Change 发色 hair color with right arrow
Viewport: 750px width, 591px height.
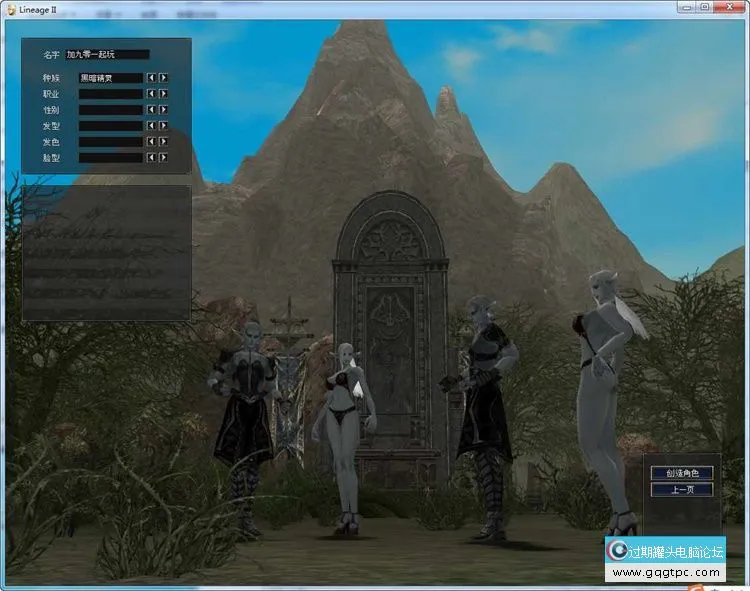163,142
